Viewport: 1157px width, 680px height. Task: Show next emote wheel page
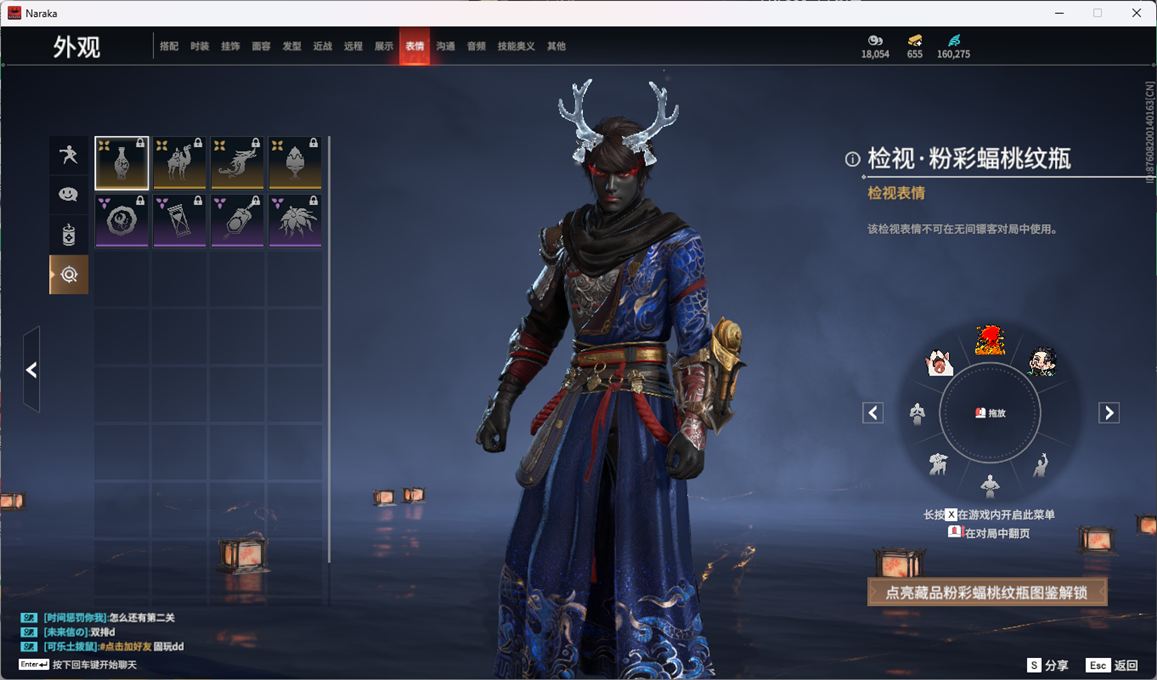coord(1108,413)
